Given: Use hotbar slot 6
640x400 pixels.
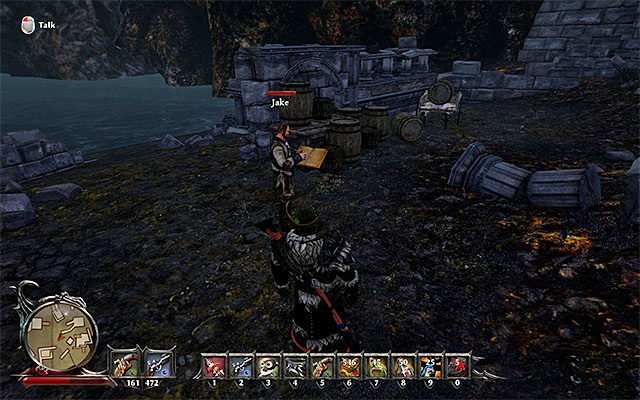Looking at the screenshot, I should [350, 367].
